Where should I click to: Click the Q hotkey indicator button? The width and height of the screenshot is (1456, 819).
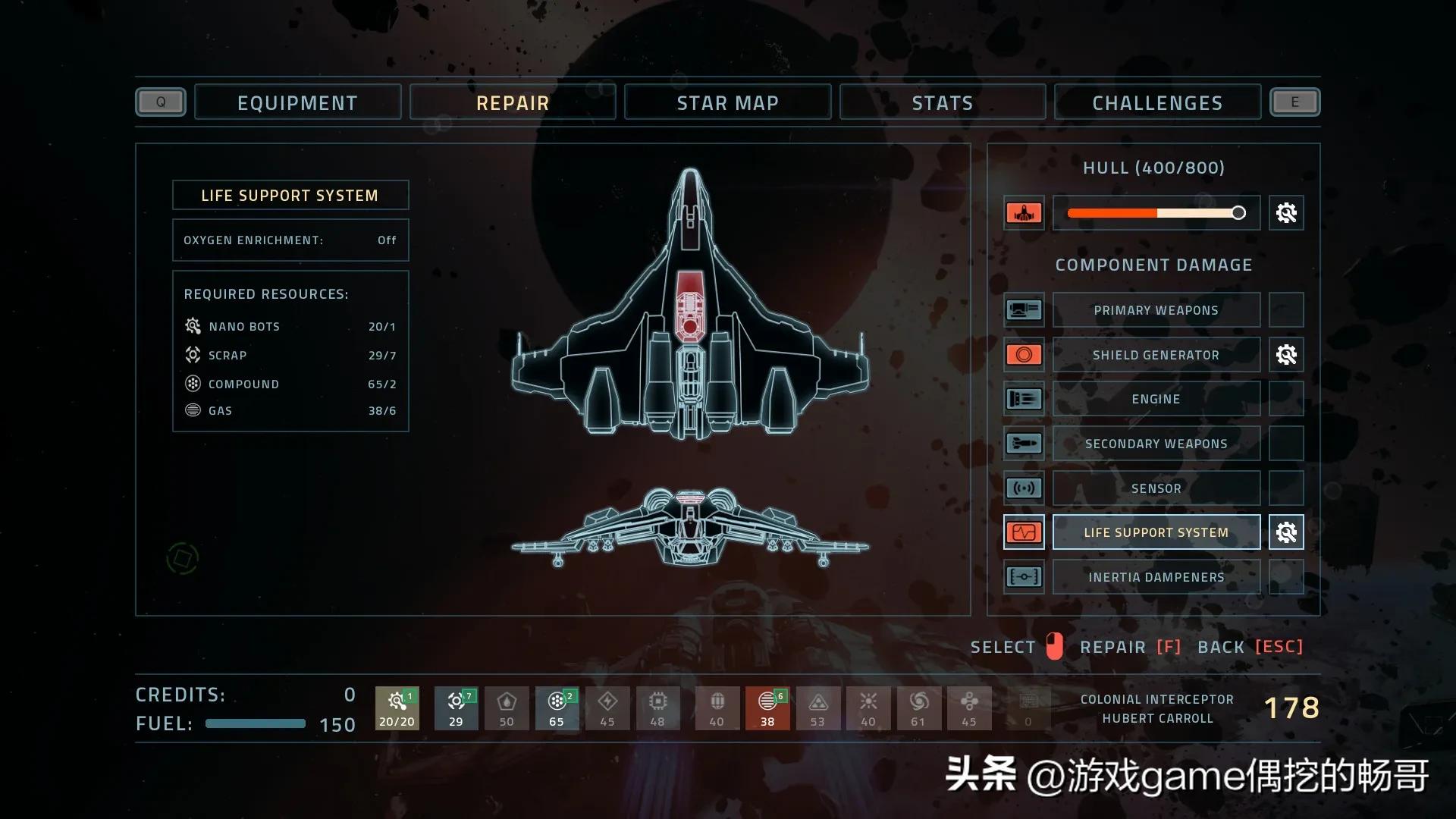160,102
